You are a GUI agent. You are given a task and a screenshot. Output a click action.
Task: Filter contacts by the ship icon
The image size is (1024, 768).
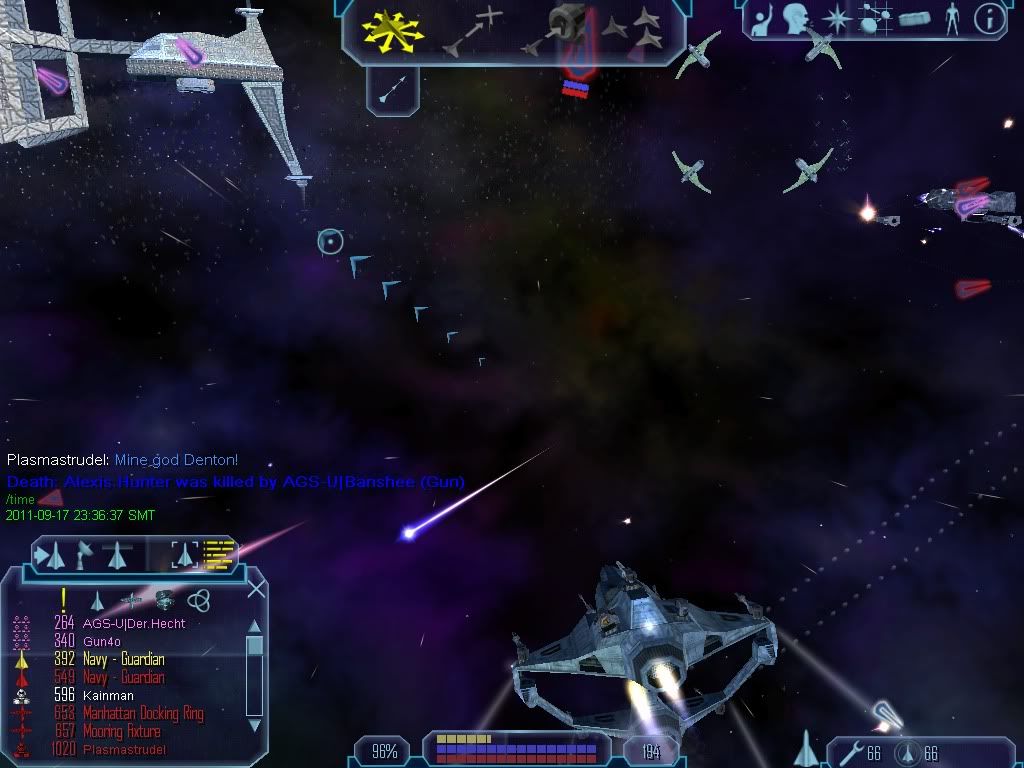(x=97, y=600)
